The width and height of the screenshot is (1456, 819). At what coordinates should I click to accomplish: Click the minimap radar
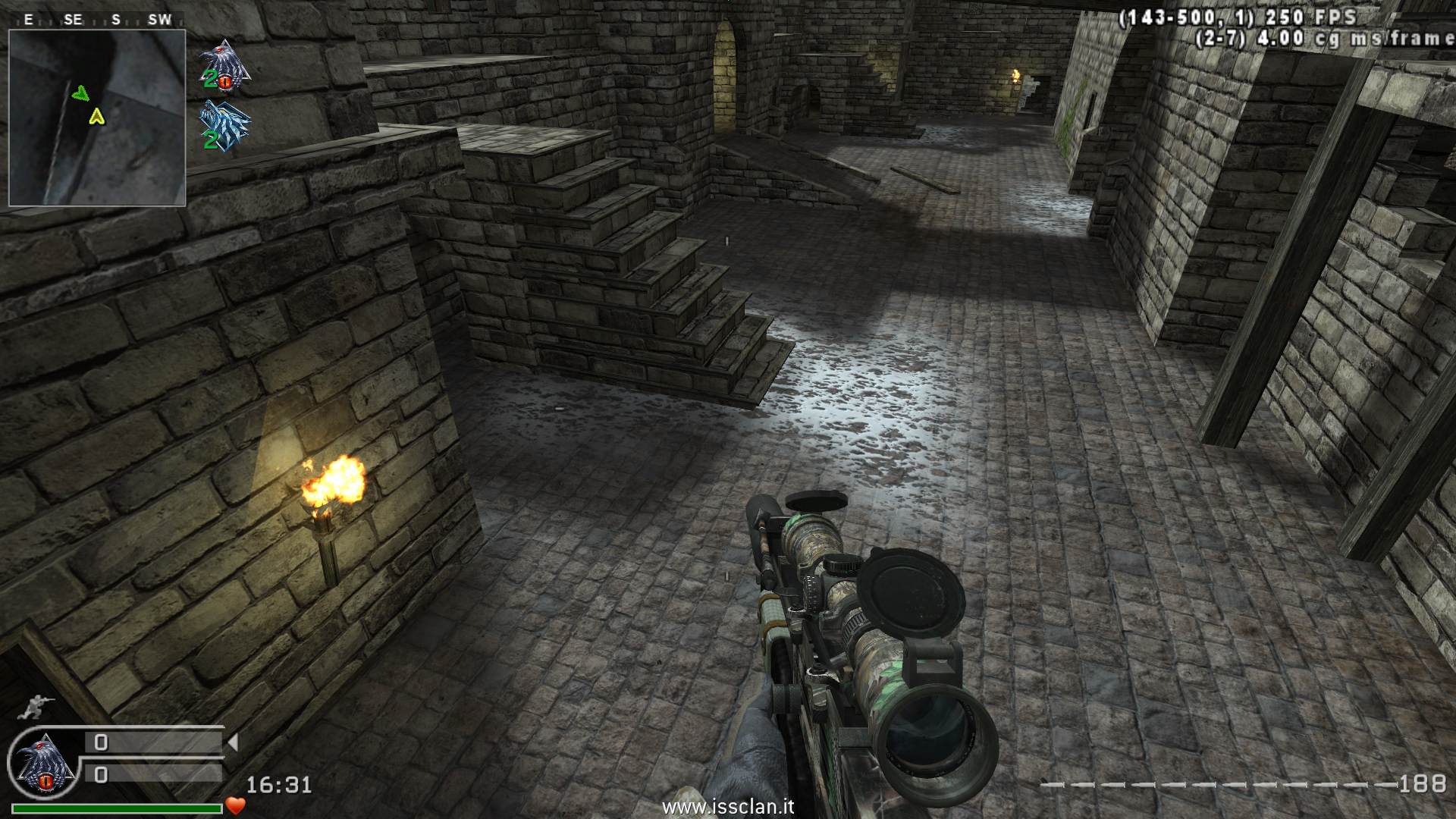pyautogui.click(x=97, y=118)
